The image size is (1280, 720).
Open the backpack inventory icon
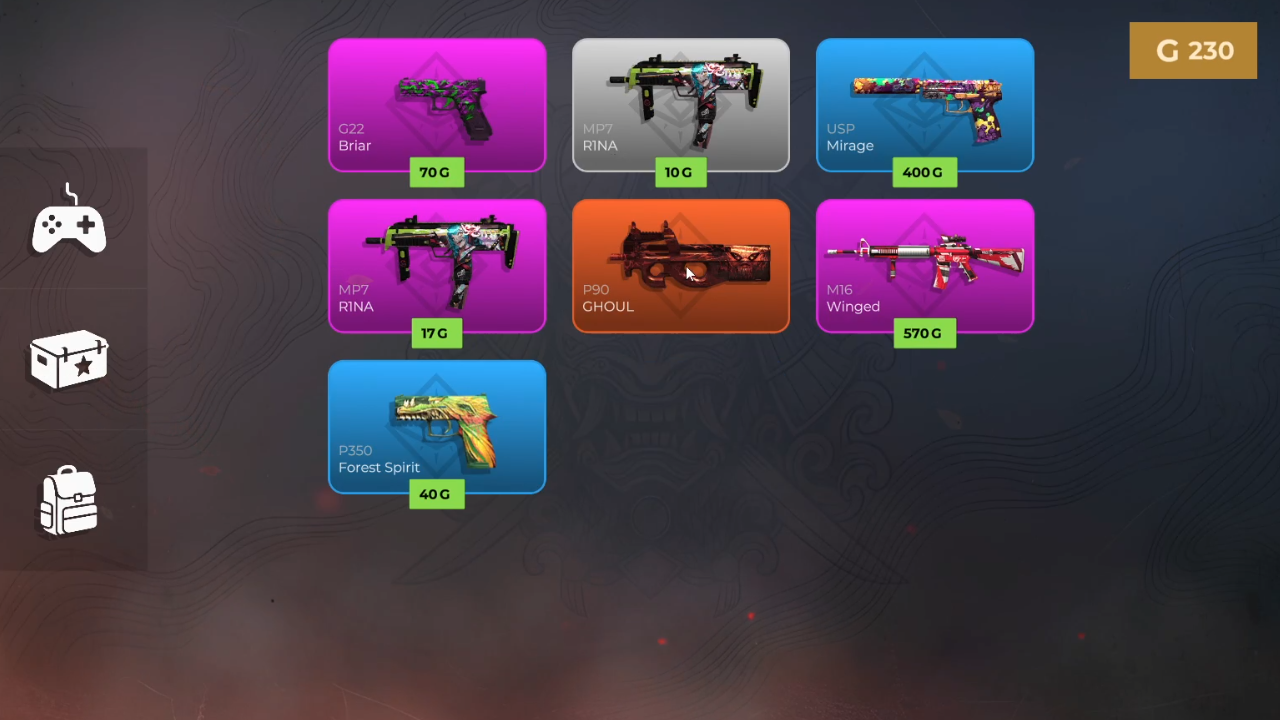pyautogui.click(x=69, y=500)
